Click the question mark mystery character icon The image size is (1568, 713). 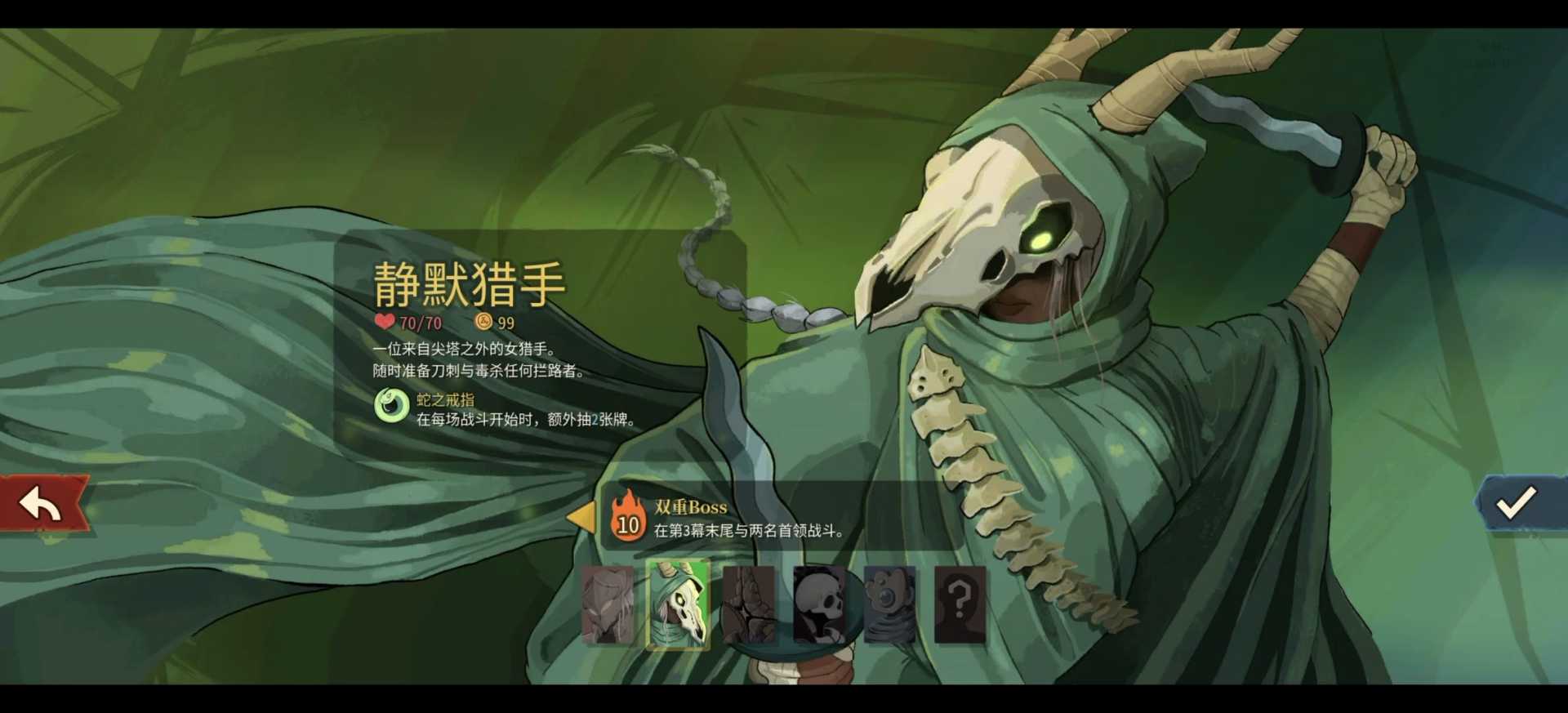pyautogui.click(x=962, y=605)
